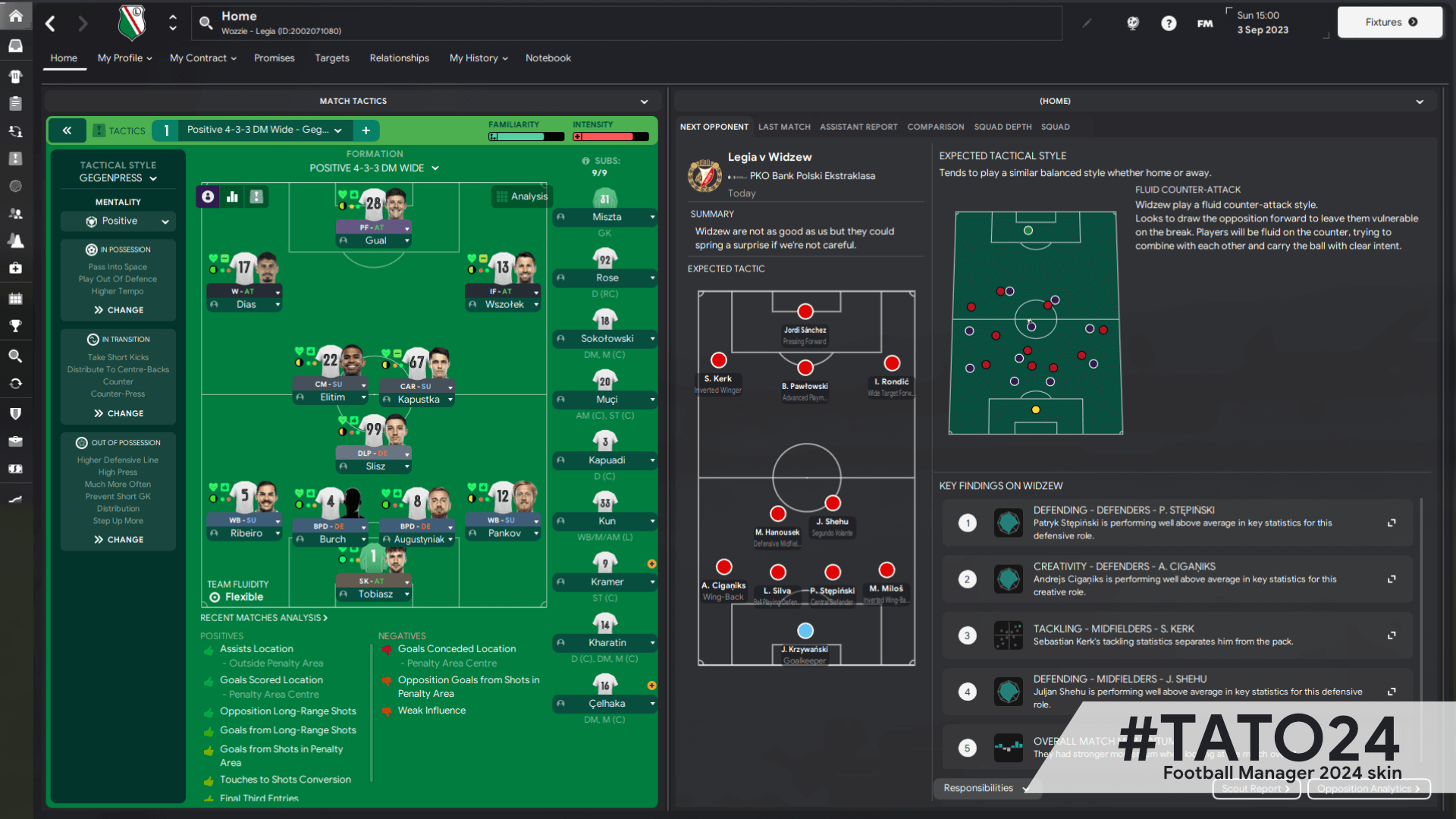Open the Recent Matches Analysis link
This screenshot has height=819, width=1456.
click(263, 618)
